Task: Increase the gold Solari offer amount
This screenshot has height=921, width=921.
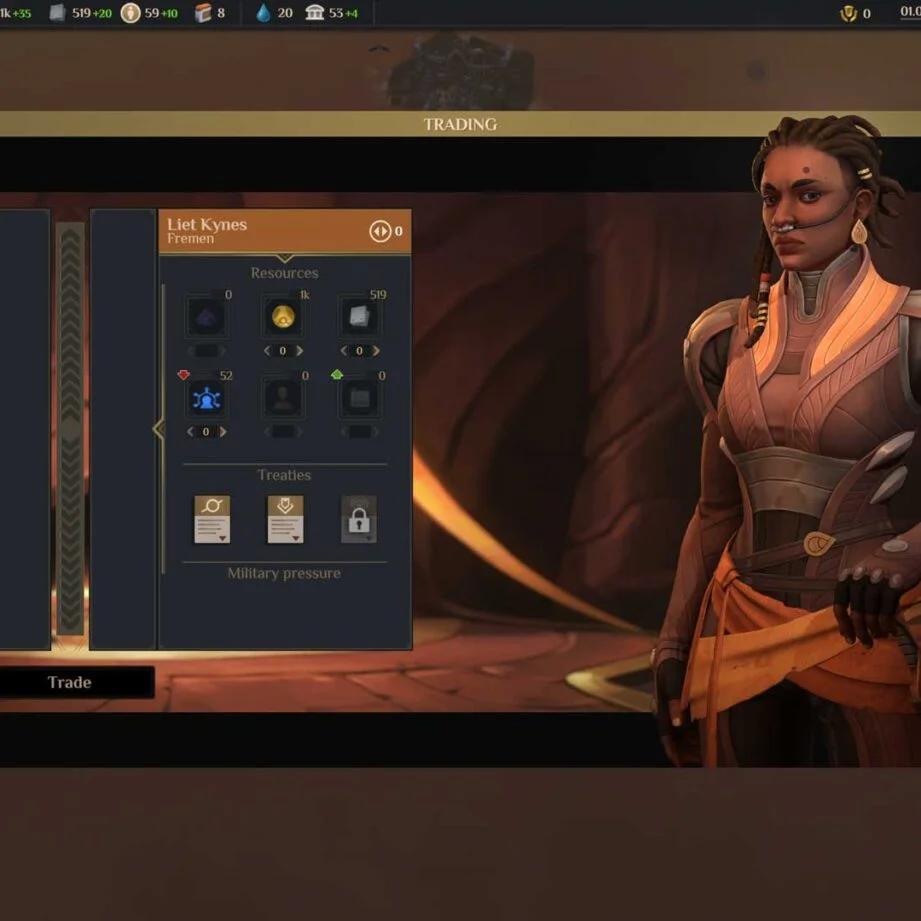Action: [300, 351]
